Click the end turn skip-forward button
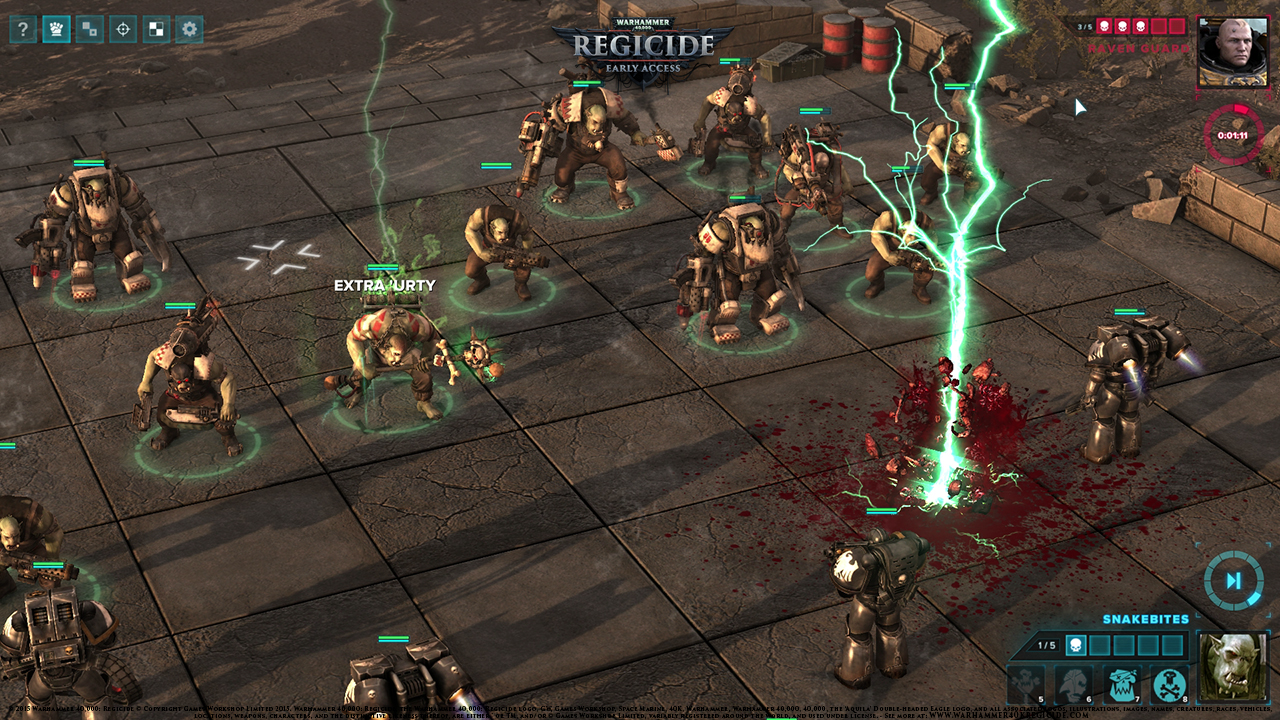 tap(1233, 580)
